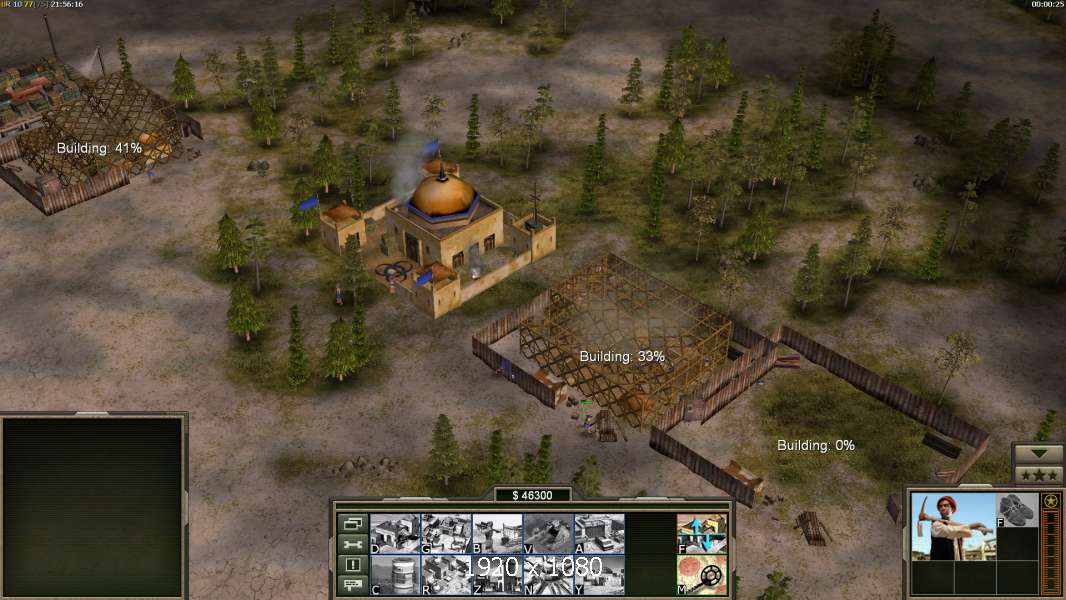Click the wrench button on command bar

pyautogui.click(x=352, y=544)
